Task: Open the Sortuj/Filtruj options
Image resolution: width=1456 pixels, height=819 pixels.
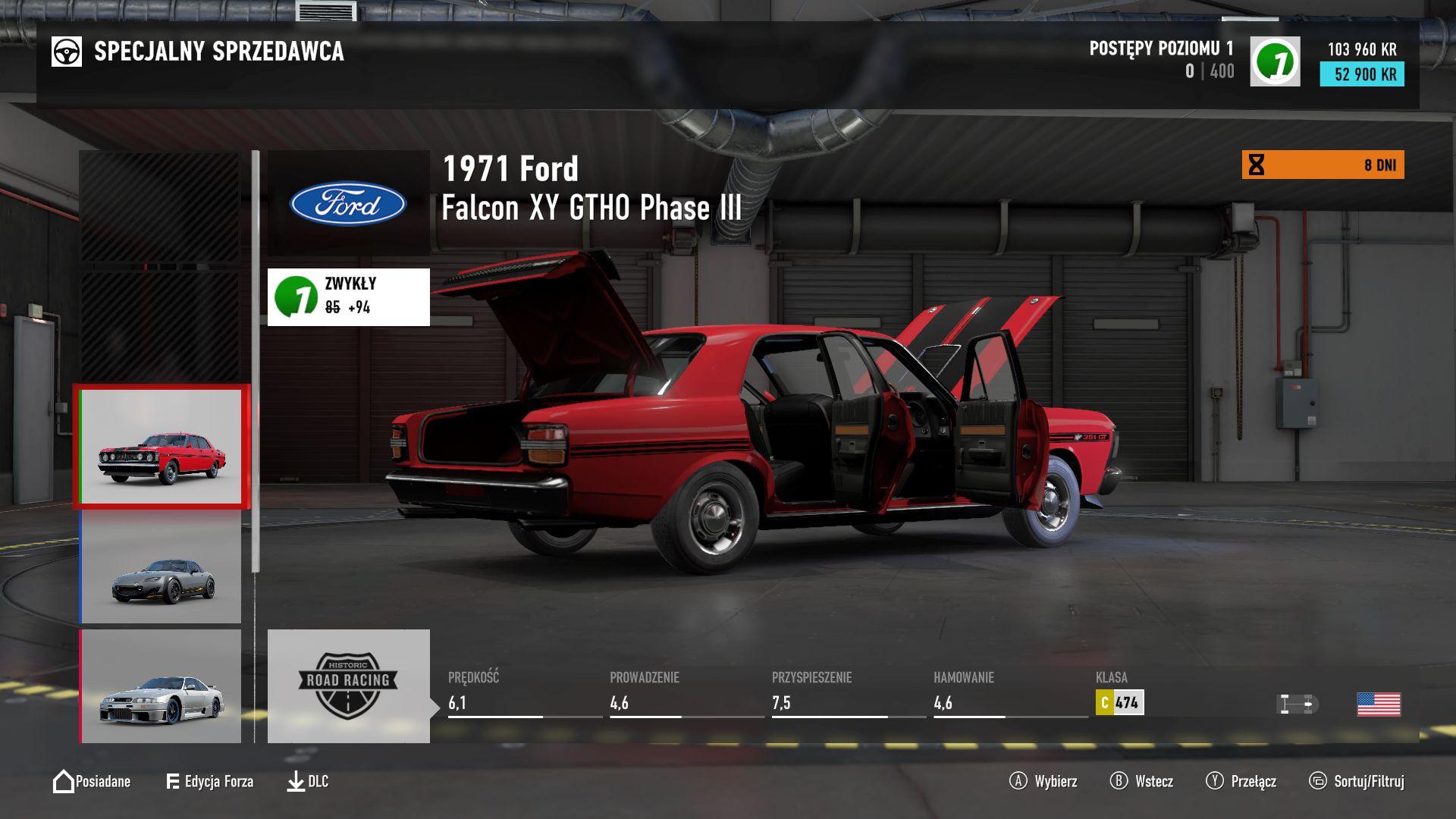Action: [x=1357, y=782]
